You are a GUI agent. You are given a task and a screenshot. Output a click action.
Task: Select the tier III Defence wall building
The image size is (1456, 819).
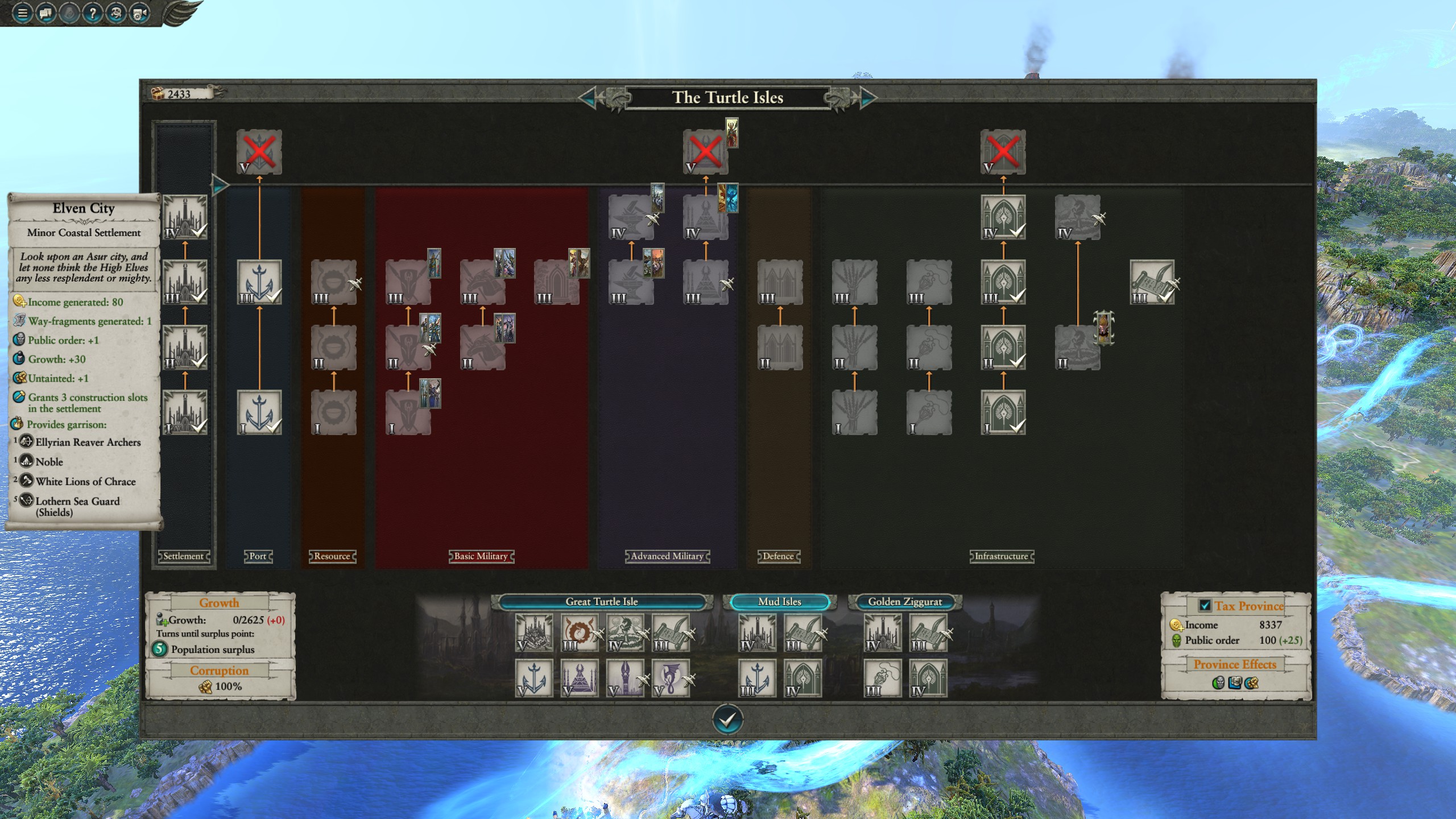(x=780, y=282)
